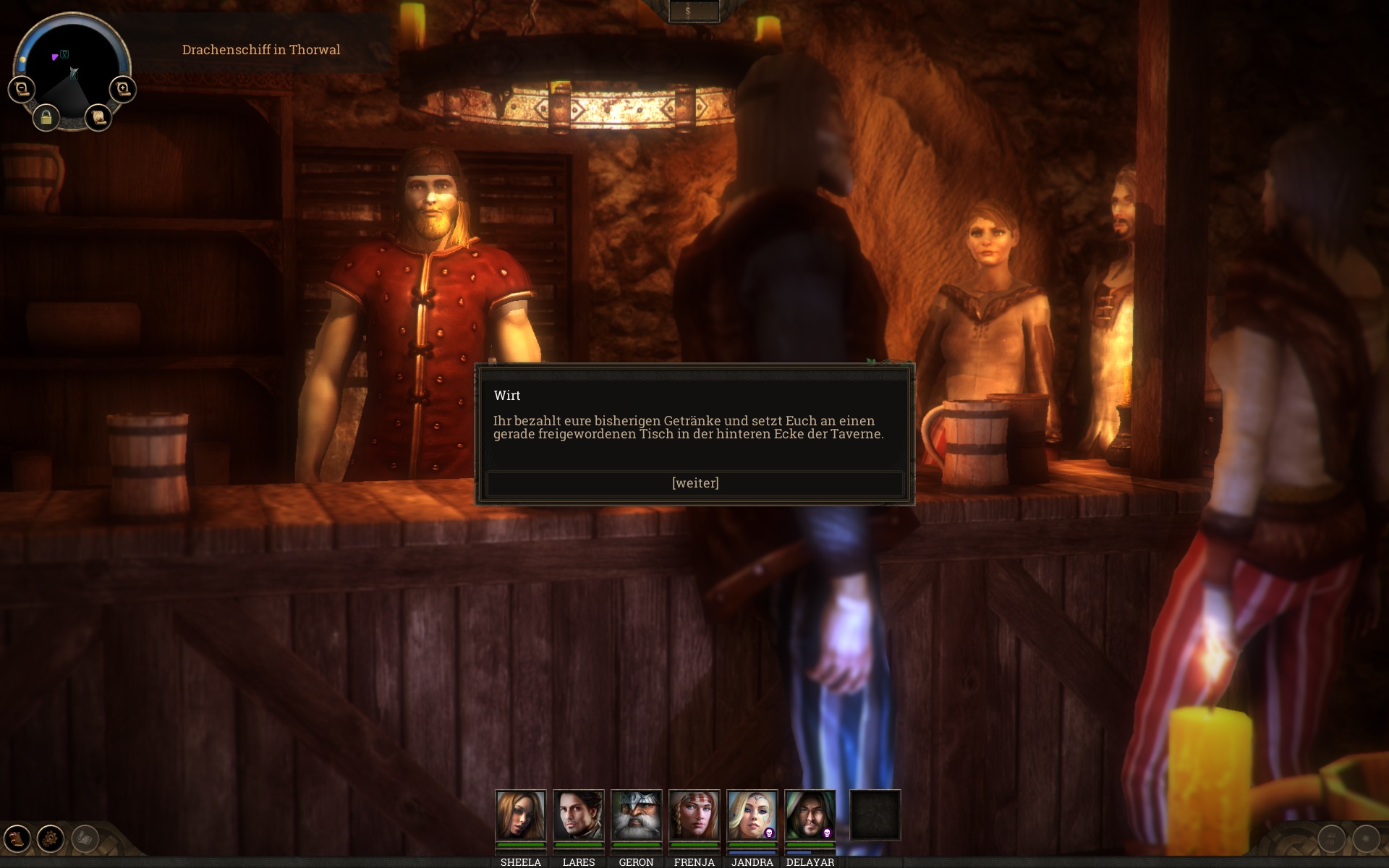1389x868 pixels.
Task: Select Sheela's party portrait
Action: tap(520, 814)
